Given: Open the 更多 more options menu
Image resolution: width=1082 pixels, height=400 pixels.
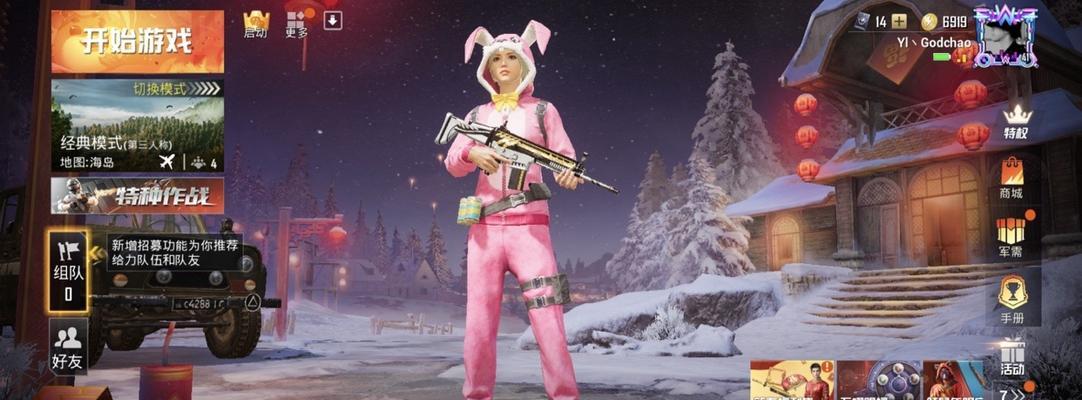Looking at the screenshot, I should 297,22.
